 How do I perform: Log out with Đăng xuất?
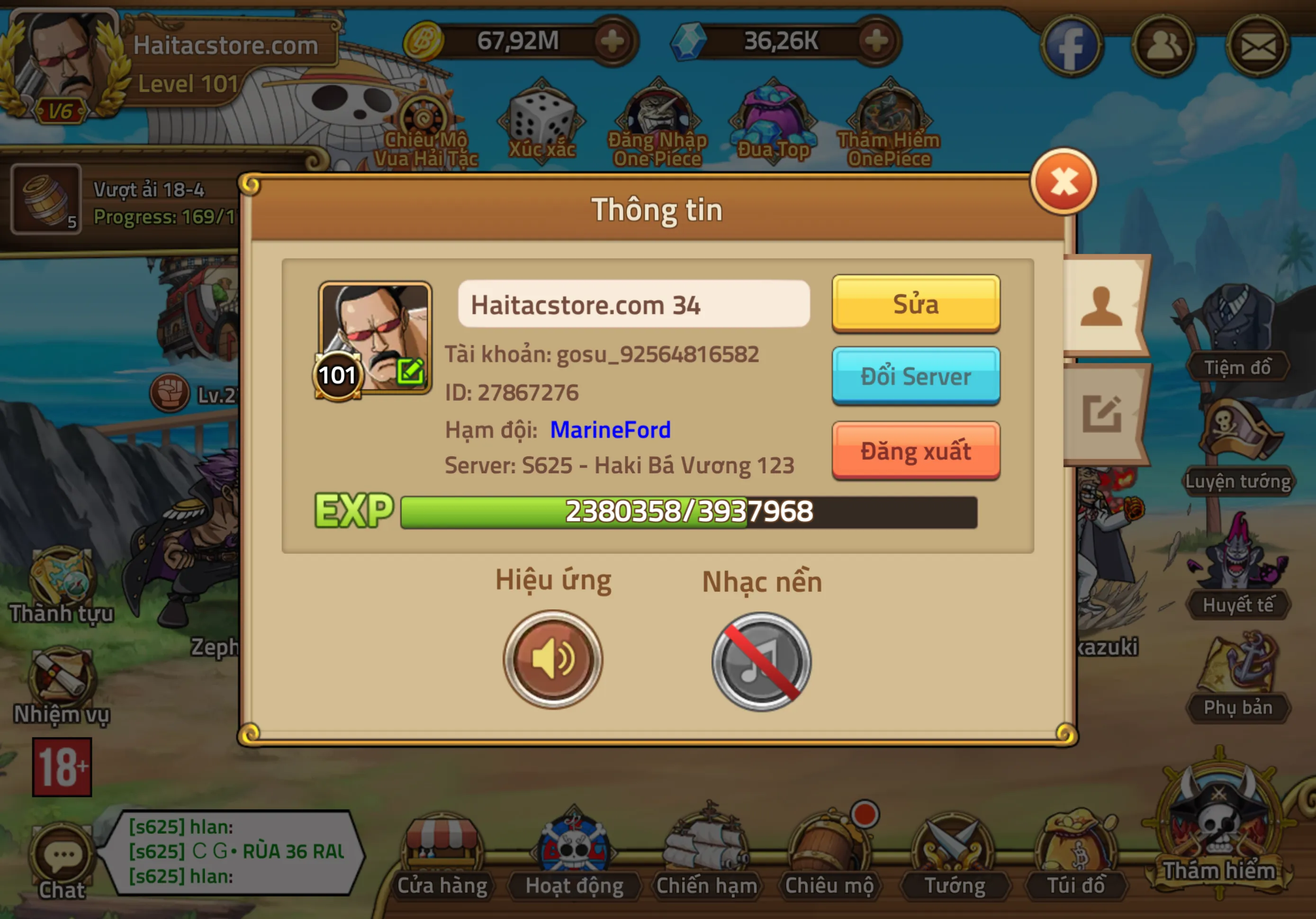pyautogui.click(x=915, y=450)
